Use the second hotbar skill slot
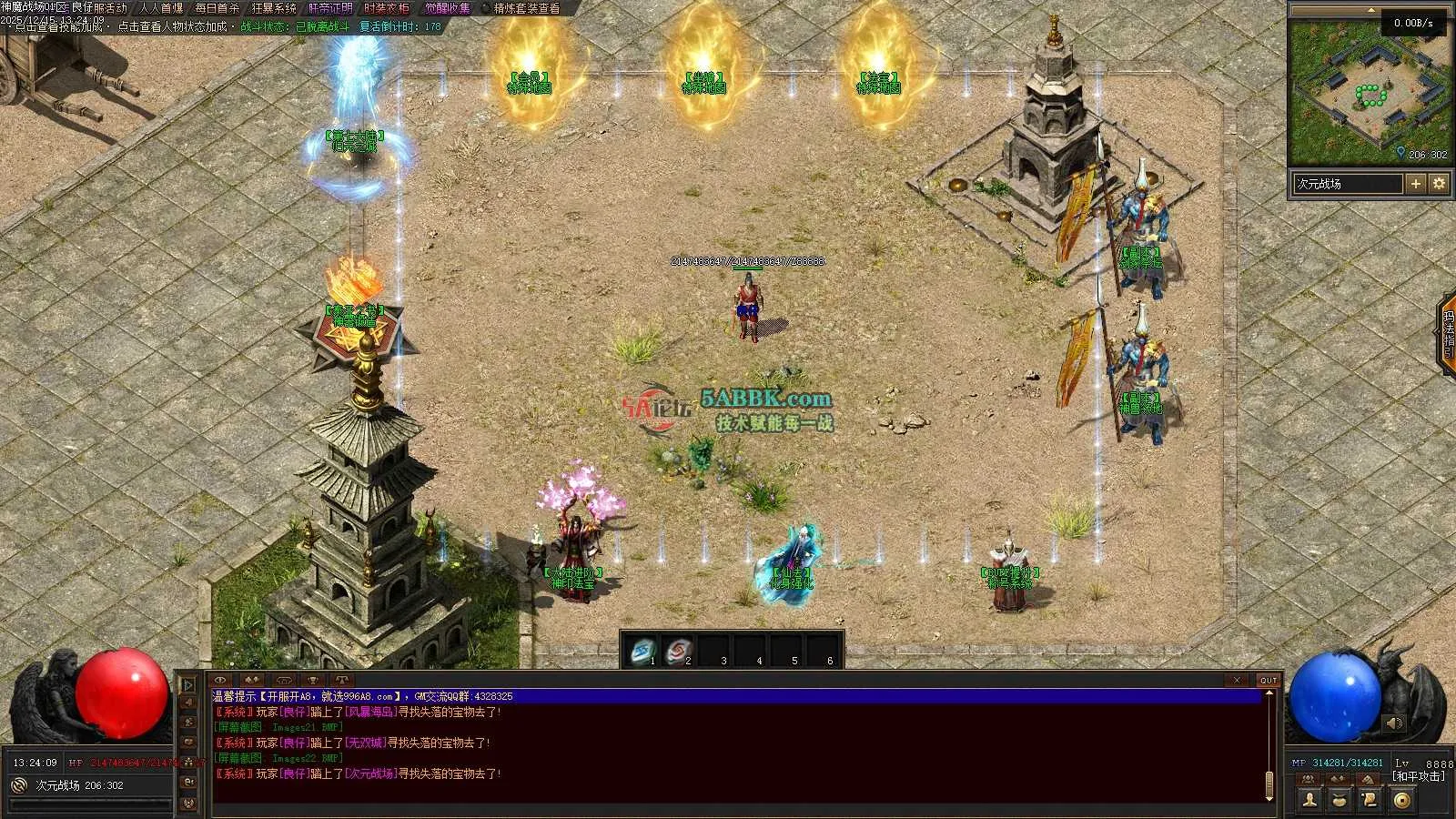 (x=678, y=651)
